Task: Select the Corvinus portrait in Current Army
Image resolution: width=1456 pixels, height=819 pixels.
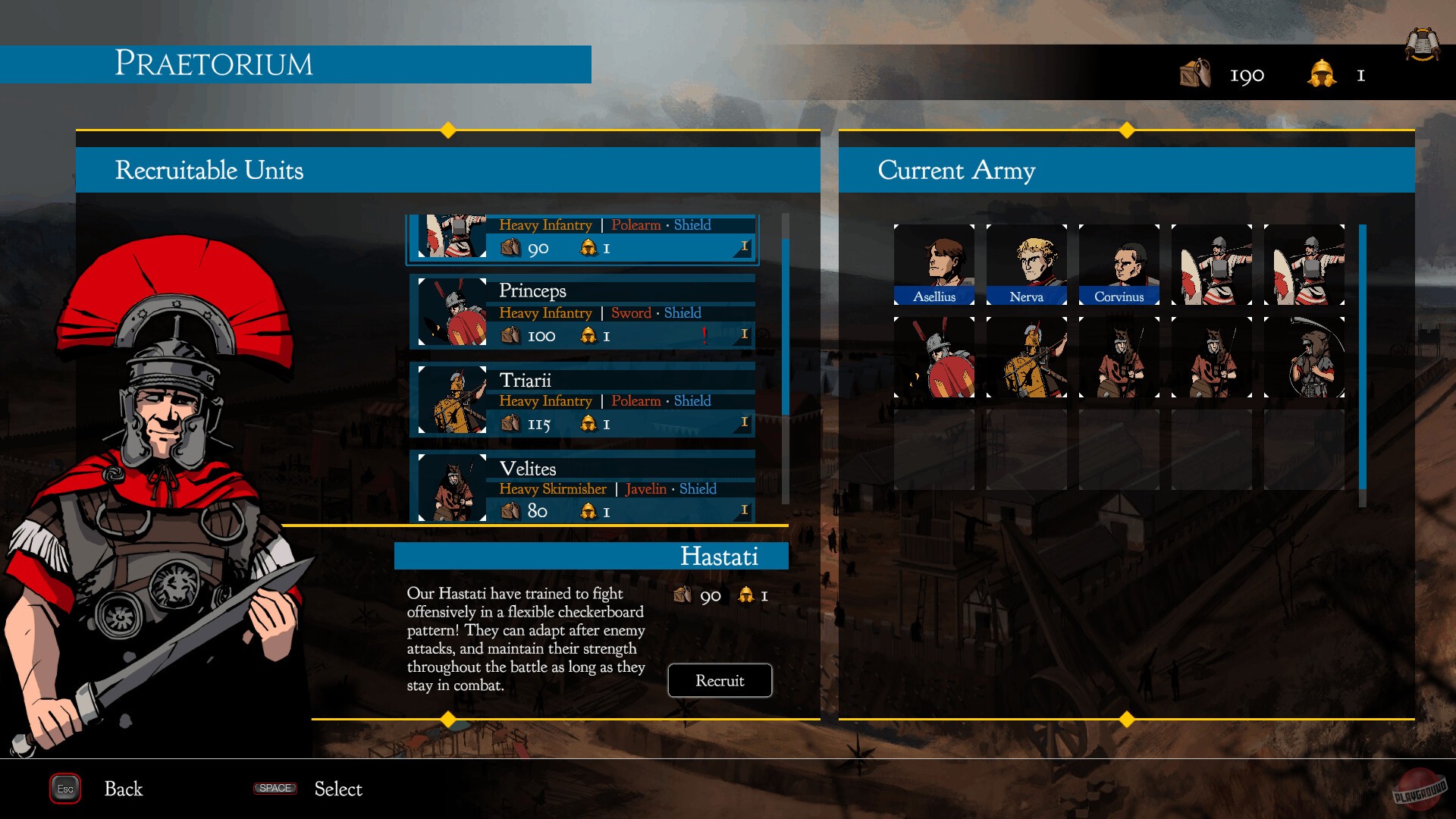Action: tap(1118, 264)
